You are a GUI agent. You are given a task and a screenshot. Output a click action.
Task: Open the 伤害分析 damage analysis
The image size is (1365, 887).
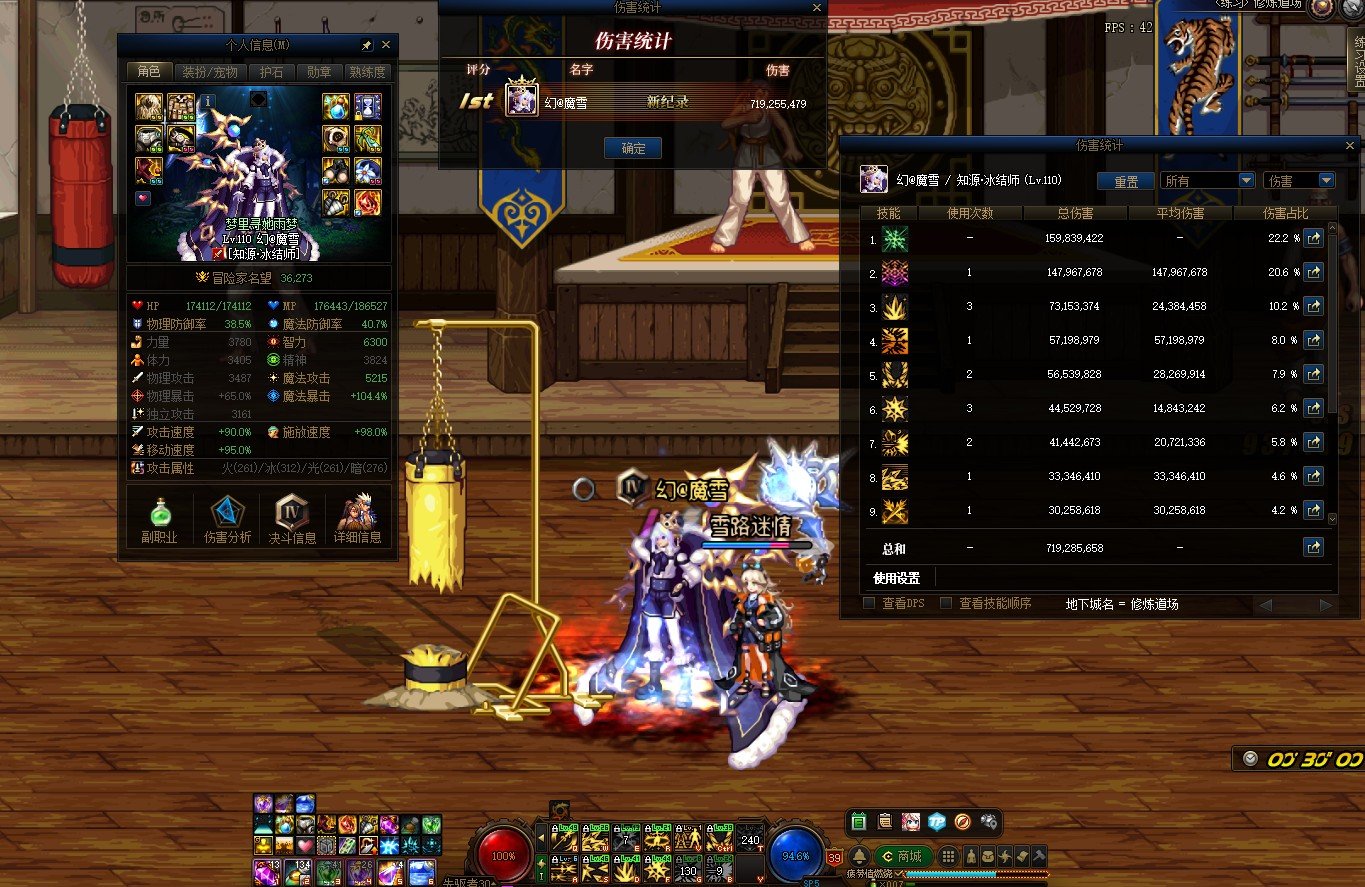point(227,519)
